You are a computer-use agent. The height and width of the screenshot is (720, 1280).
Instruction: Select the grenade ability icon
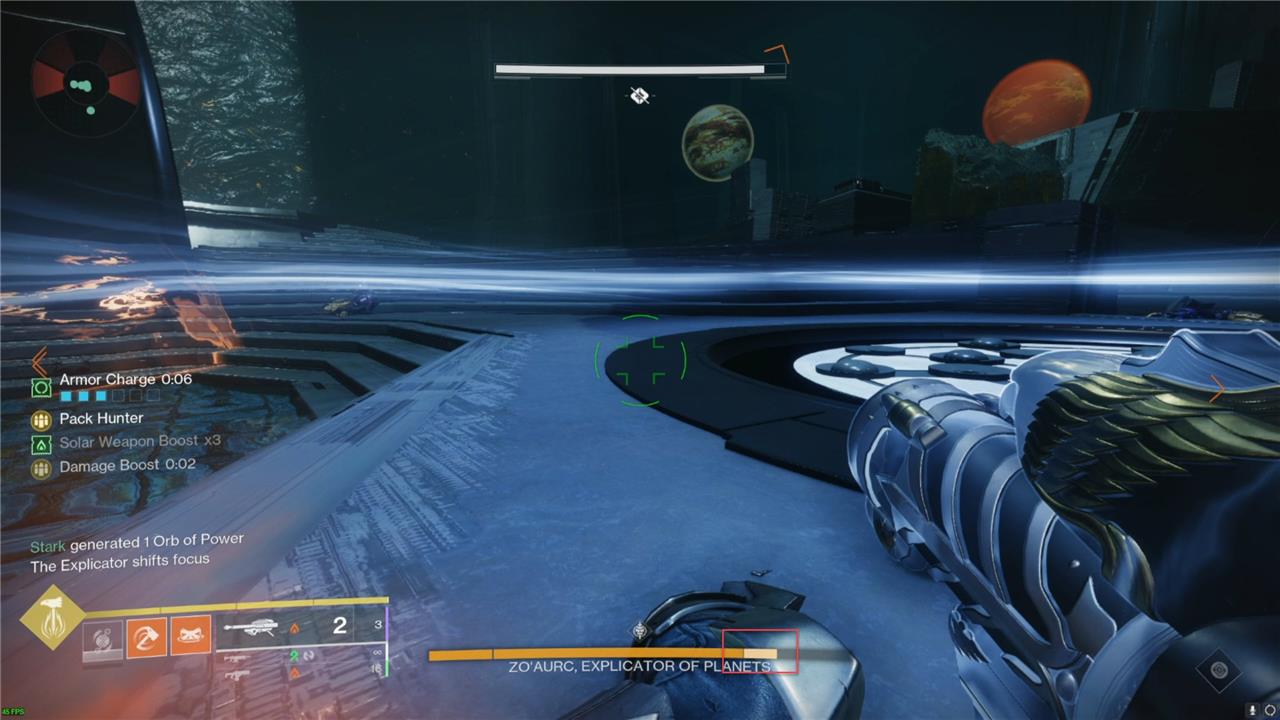(103, 639)
